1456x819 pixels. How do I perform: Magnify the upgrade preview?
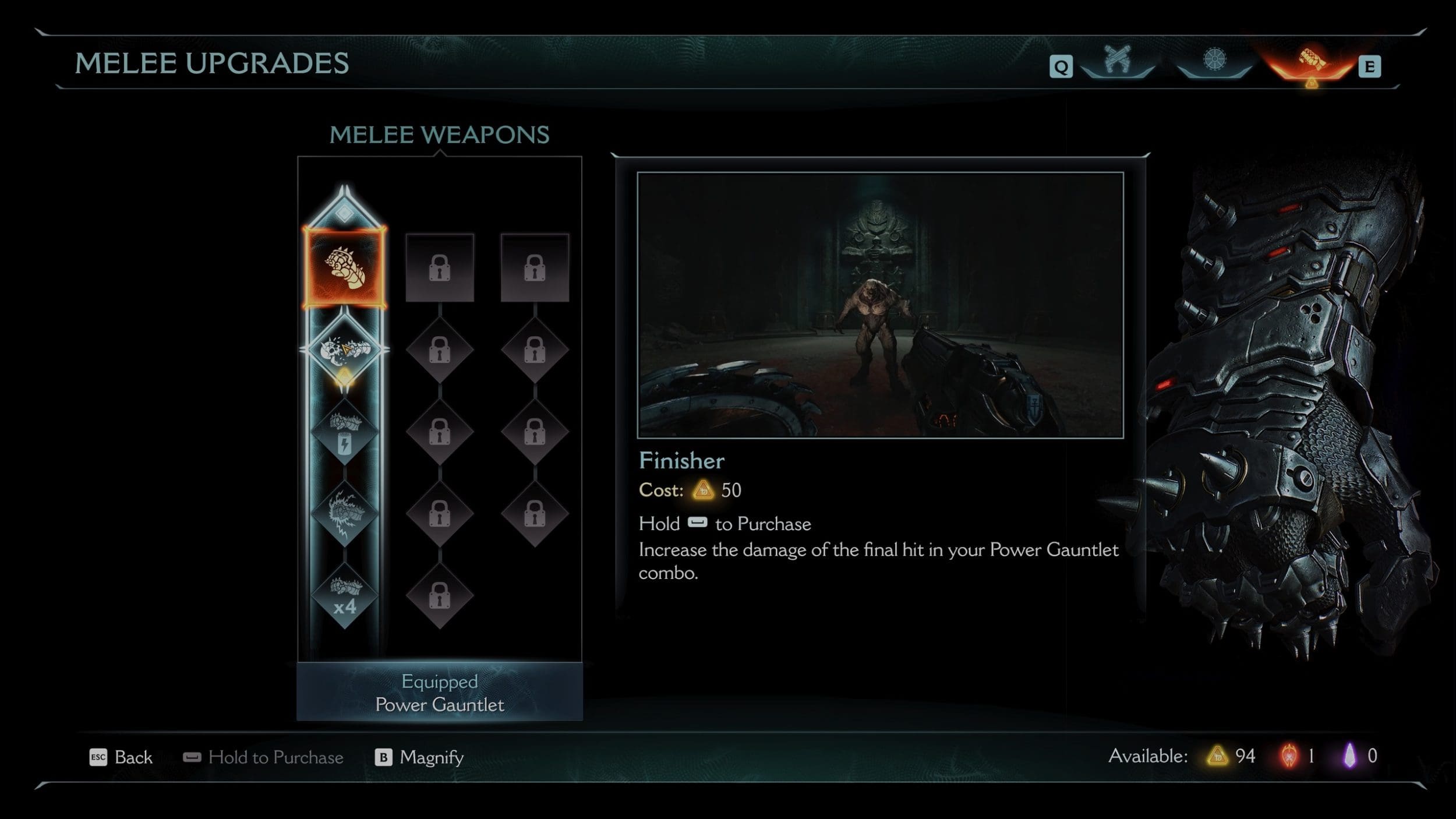[x=419, y=757]
